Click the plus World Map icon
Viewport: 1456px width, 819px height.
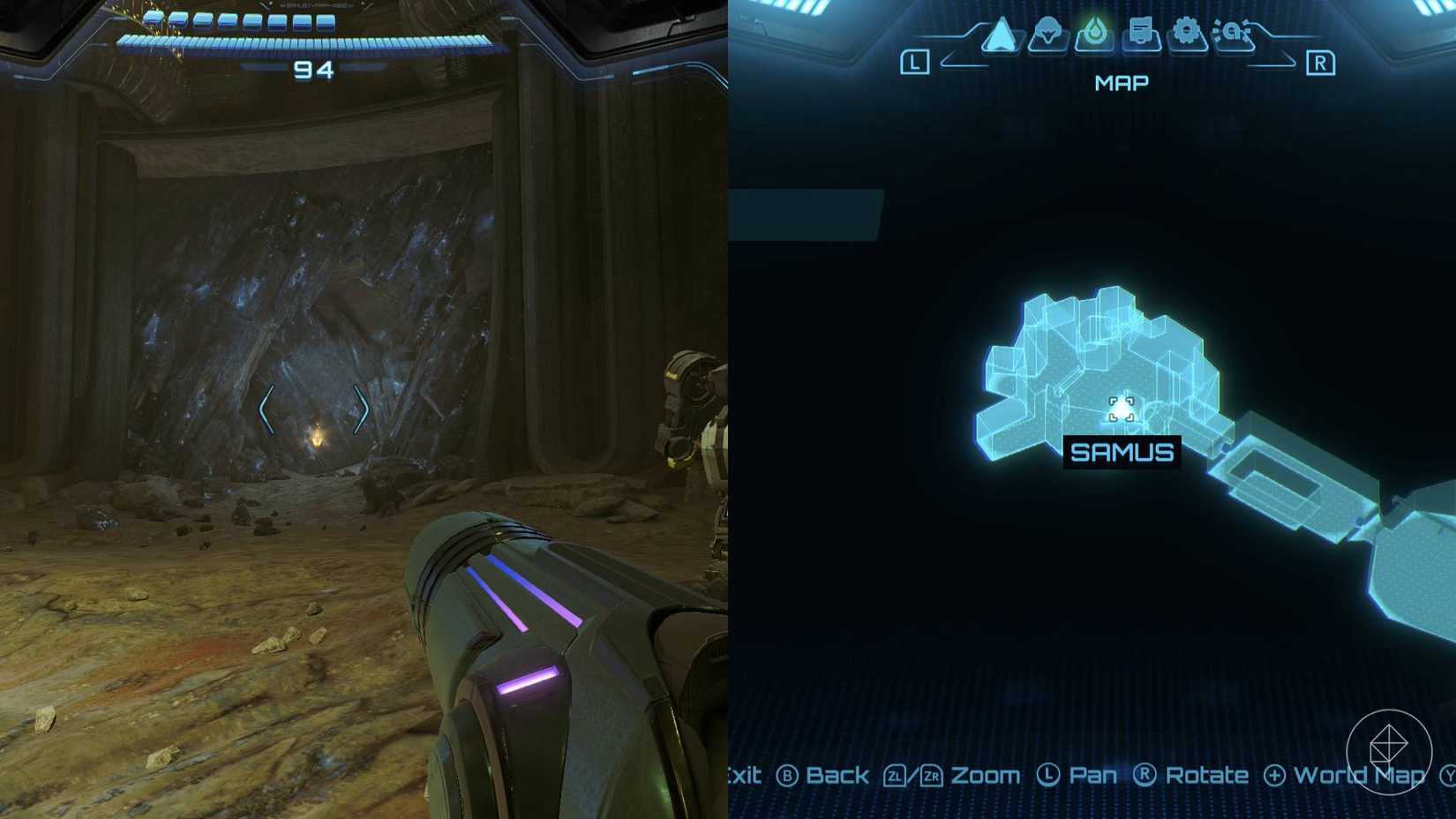(1273, 777)
